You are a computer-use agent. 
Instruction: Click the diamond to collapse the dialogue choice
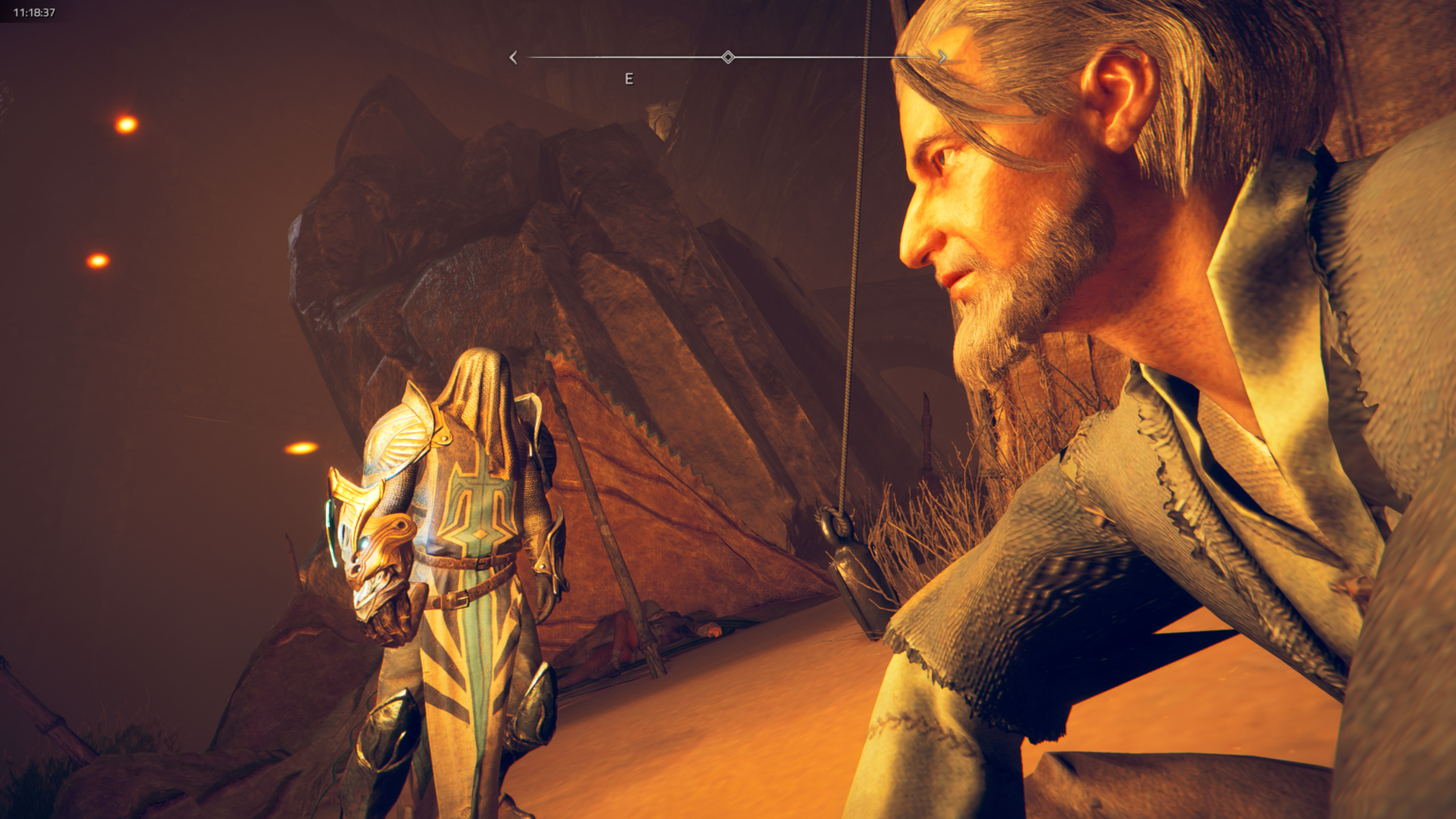click(x=728, y=57)
